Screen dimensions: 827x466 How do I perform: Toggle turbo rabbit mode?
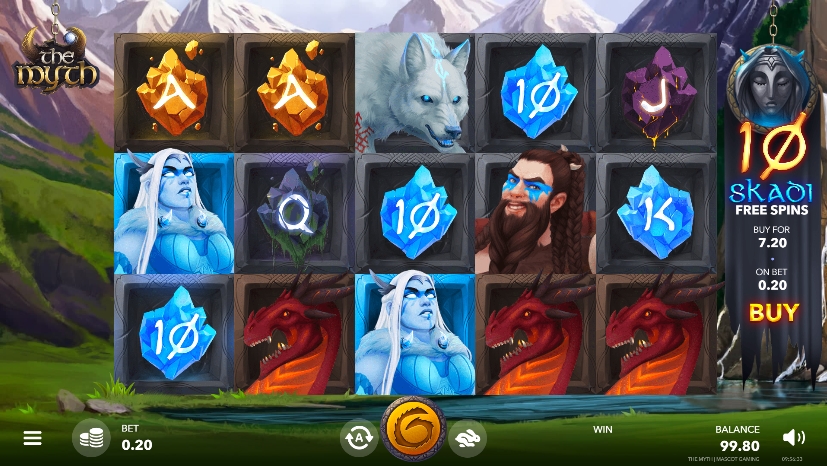pyautogui.click(x=466, y=437)
